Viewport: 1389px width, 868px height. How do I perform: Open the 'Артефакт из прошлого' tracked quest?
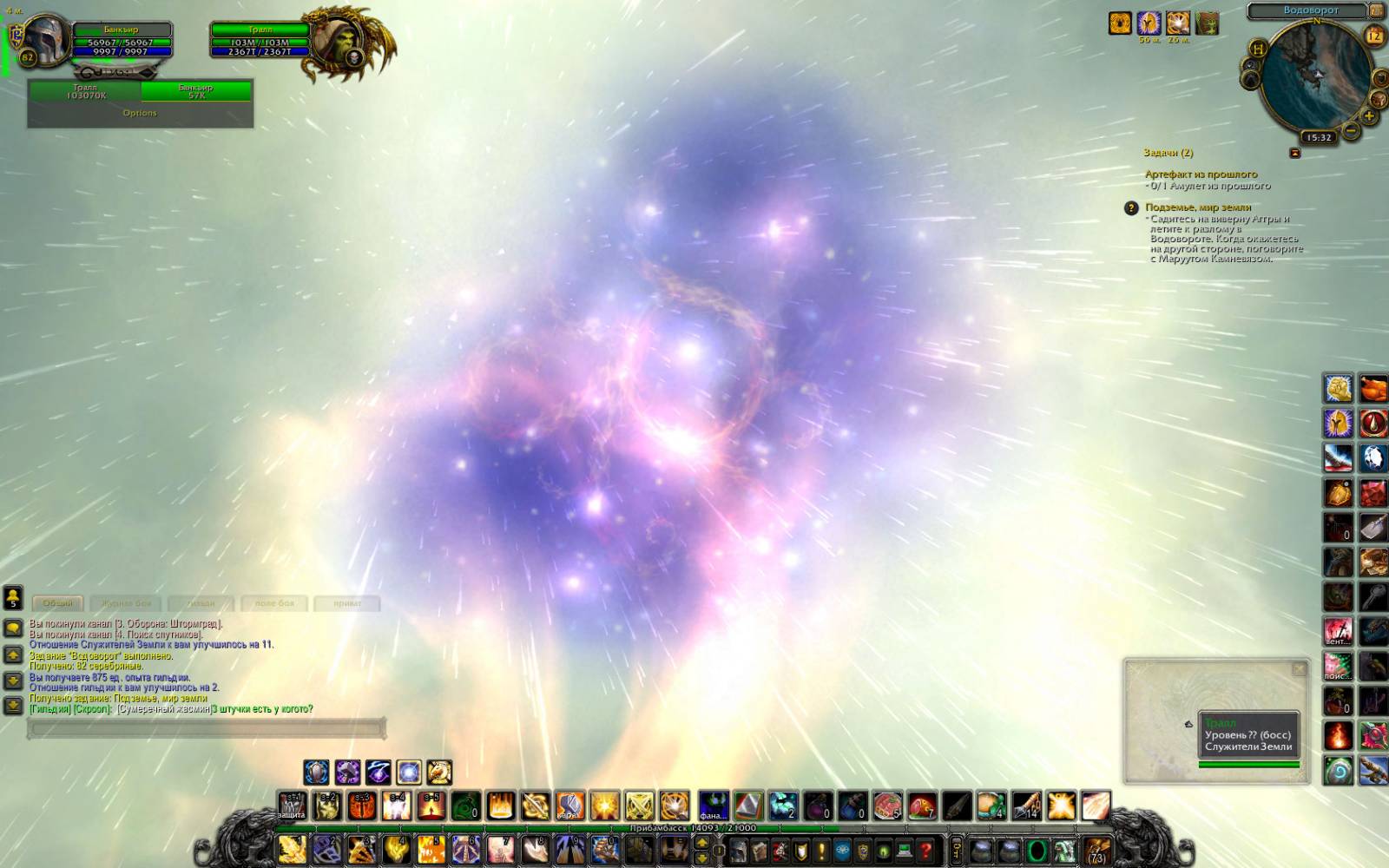point(1201,174)
